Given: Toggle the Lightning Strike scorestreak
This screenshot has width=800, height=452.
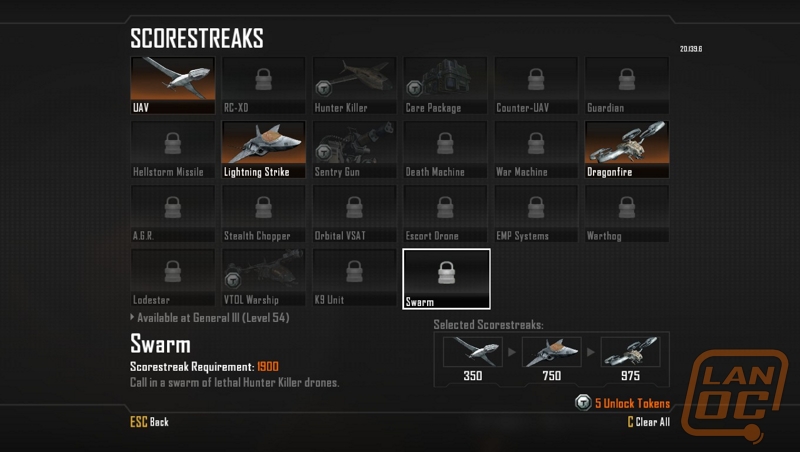Looking at the screenshot, I should click(x=264, y=149).
